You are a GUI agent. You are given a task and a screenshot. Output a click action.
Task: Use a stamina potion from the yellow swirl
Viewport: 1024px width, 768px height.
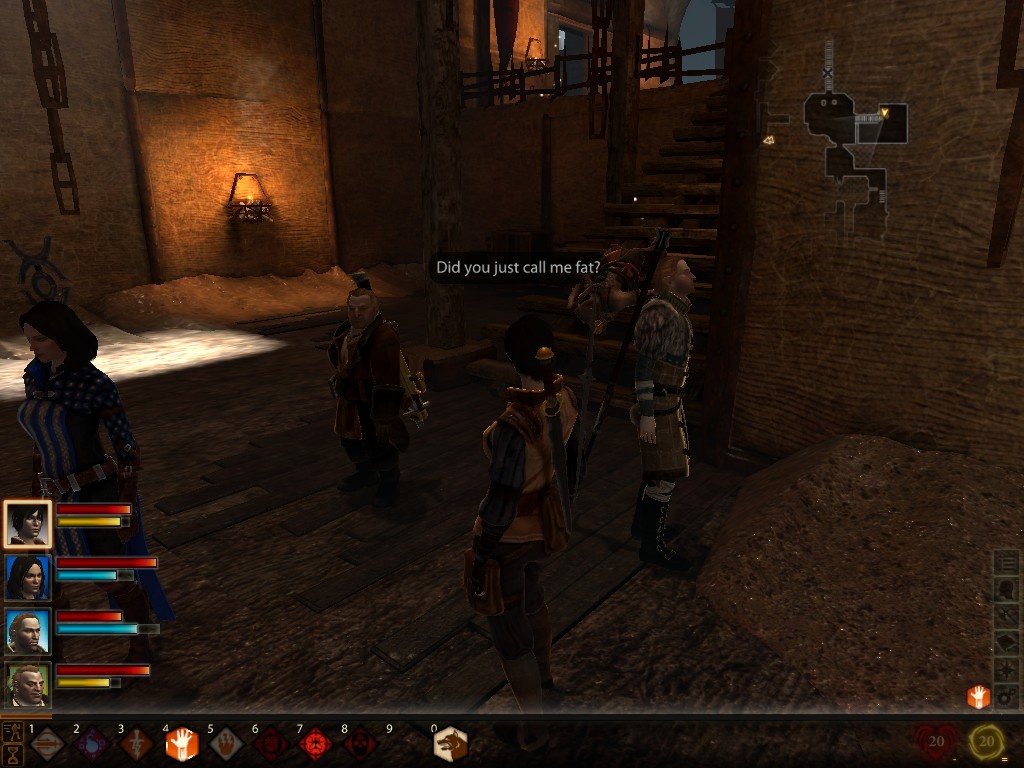(987, 742)
